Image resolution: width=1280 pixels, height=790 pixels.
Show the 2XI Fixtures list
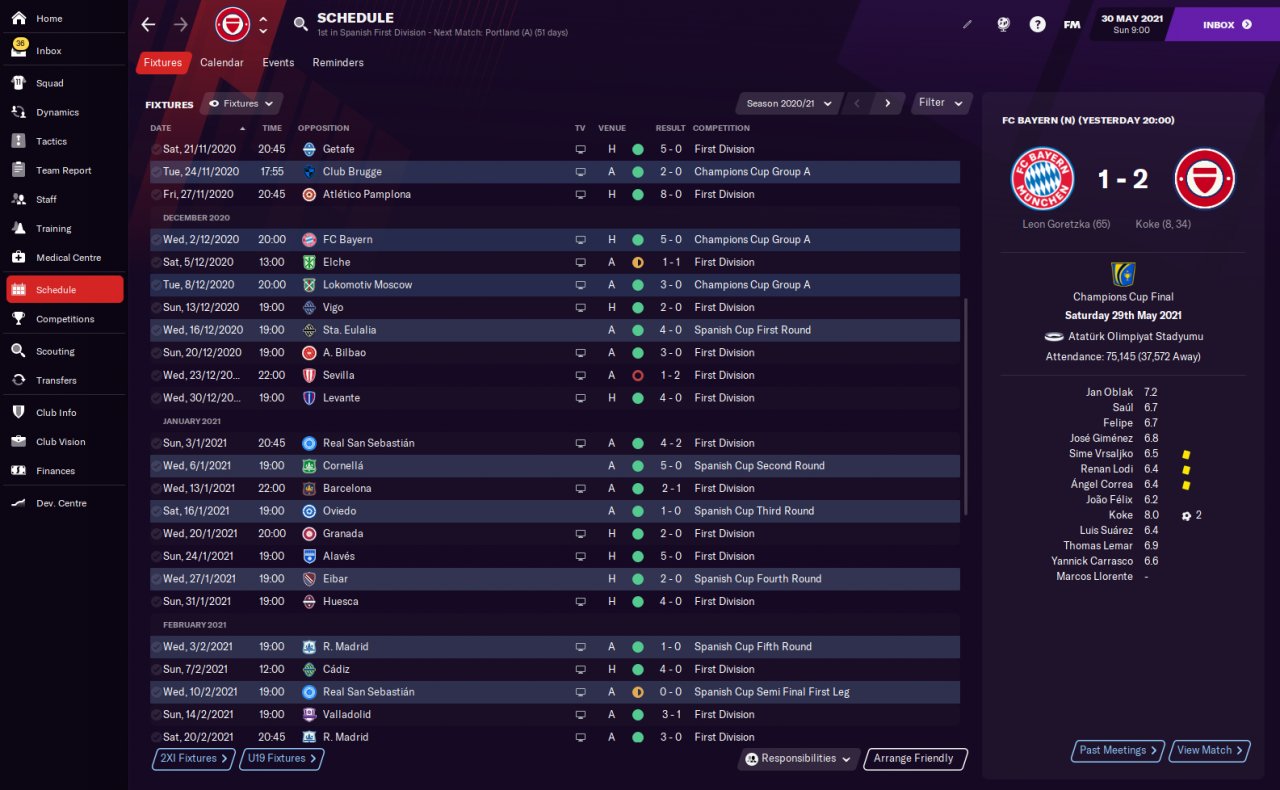point(194,759)
